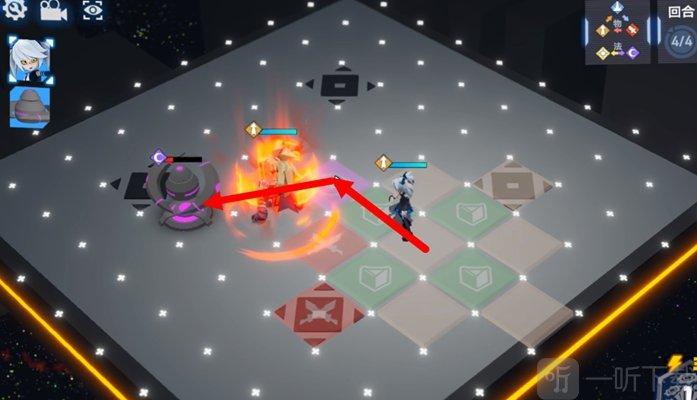Viewport: 697px width, 400px height.
Task: Click the video camera icon
Action: point(52,11)
